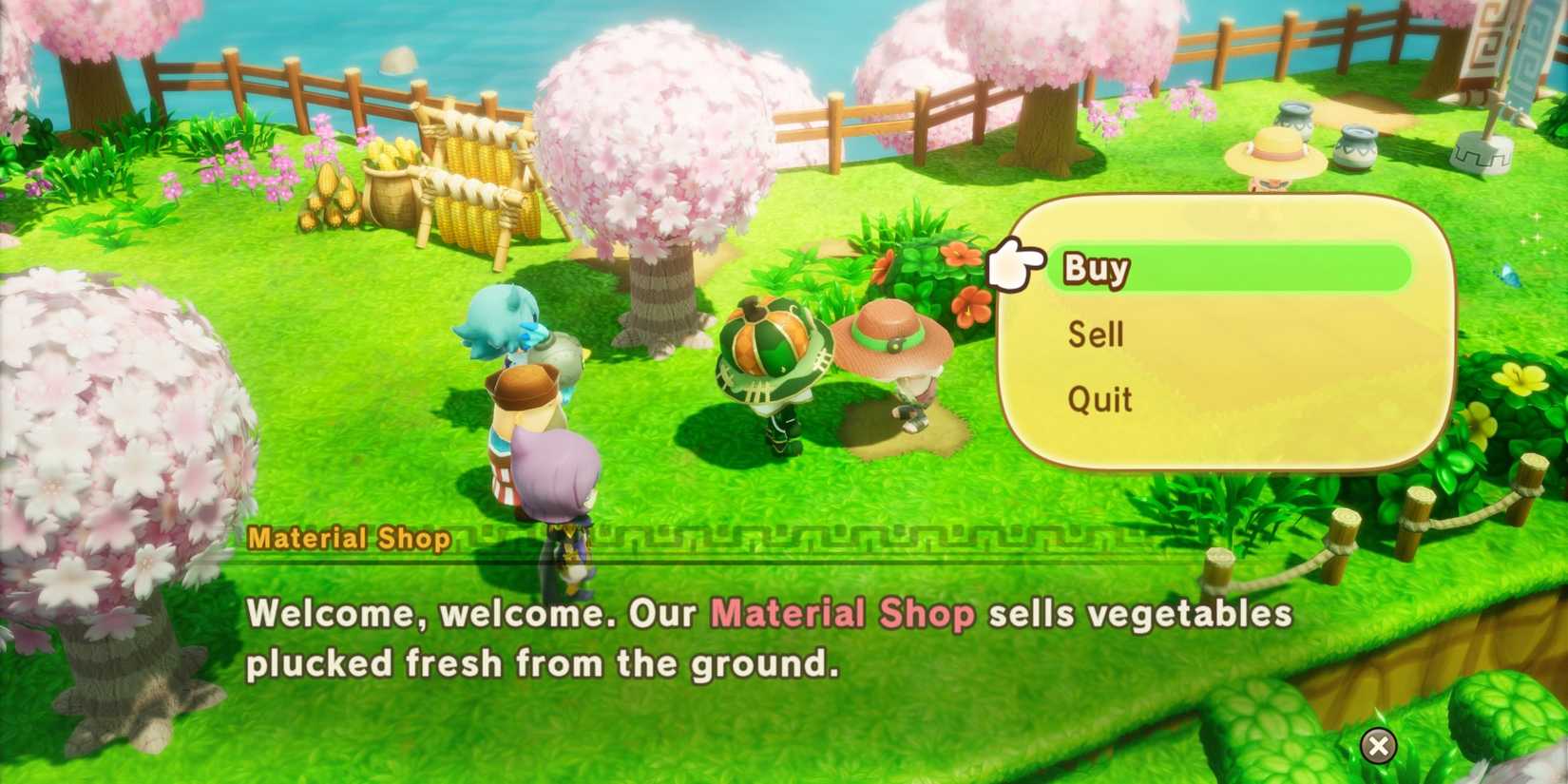This screenshot has width=1568, height=784.
Task: Choose Quit to leave the shop menu
Action: pyautogui.click(x=1100, y=399)
